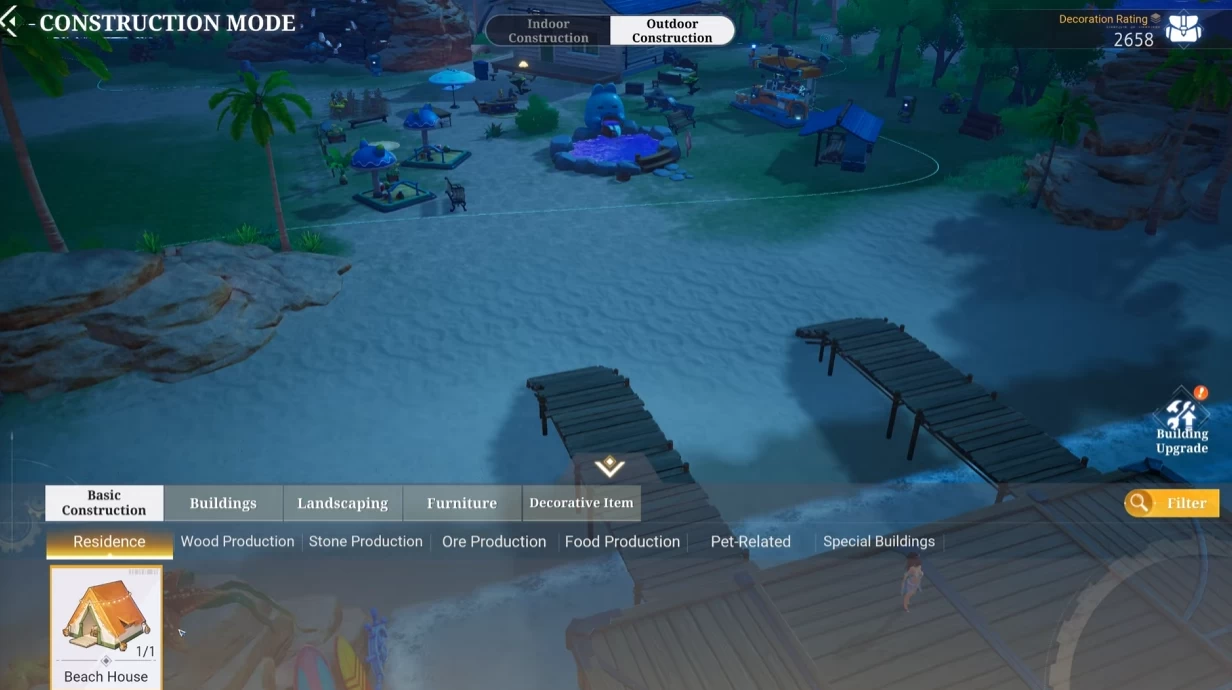View Wood Production buildings
The width and height of the screenshot is (1232, 690).
click(237, 542)
